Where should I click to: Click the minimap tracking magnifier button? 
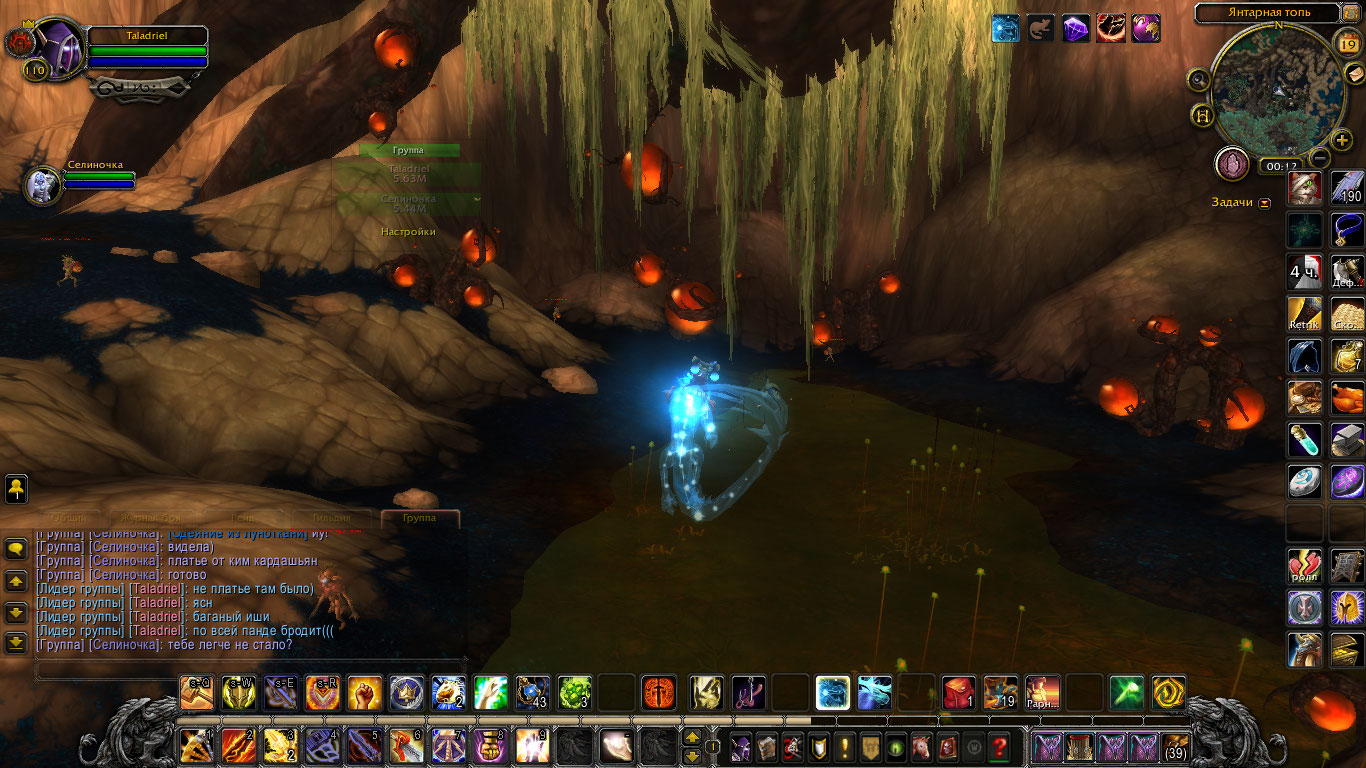click(x=1199, y=79)
